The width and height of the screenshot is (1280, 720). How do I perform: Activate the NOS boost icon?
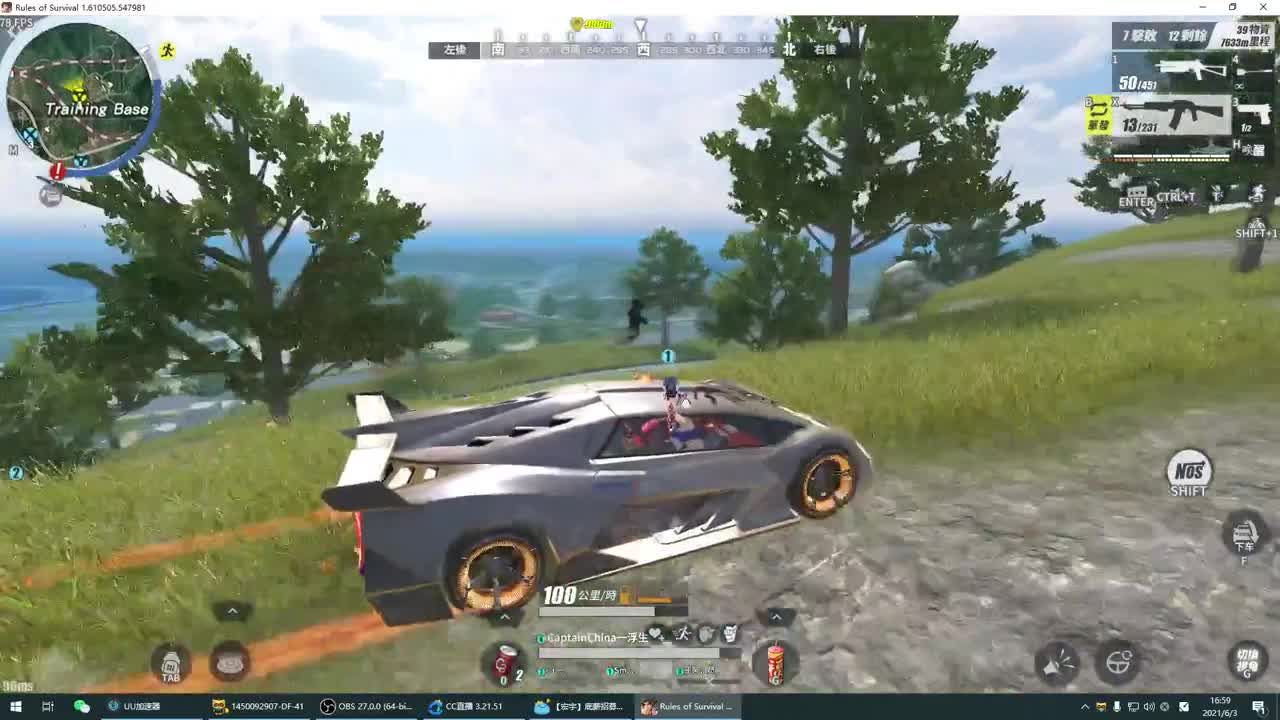(x=1188, y=470)
